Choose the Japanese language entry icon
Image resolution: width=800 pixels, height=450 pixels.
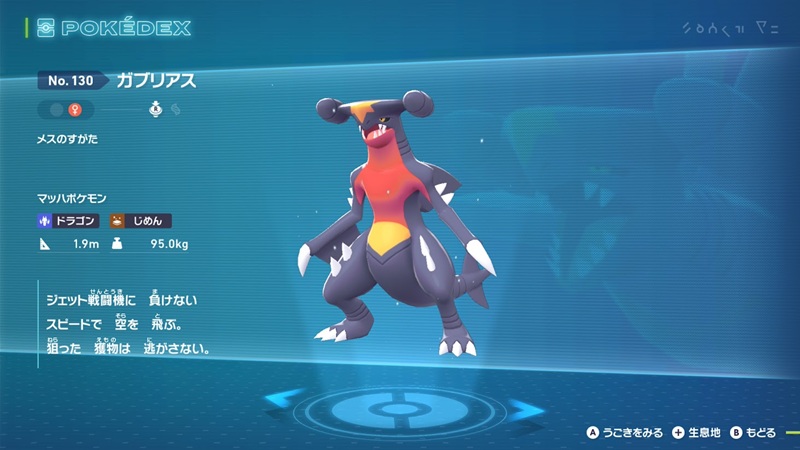pos(156,110)
